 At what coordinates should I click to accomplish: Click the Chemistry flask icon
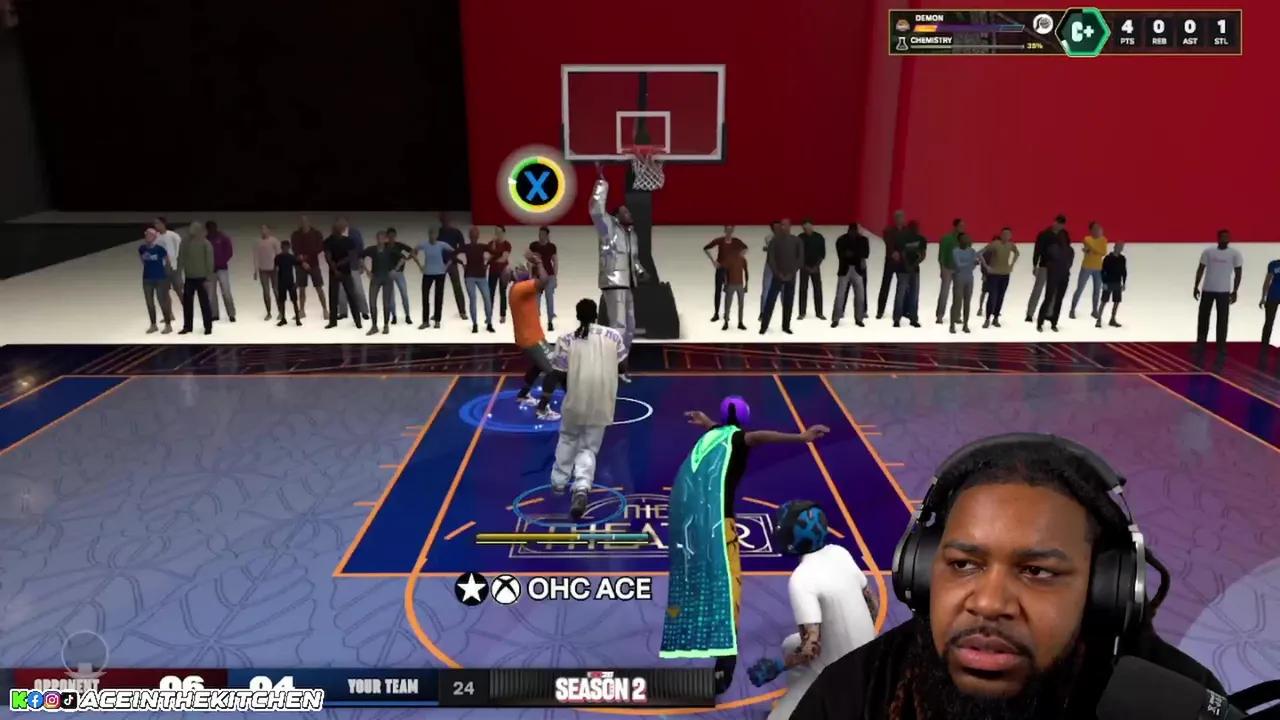pos(902,41)
